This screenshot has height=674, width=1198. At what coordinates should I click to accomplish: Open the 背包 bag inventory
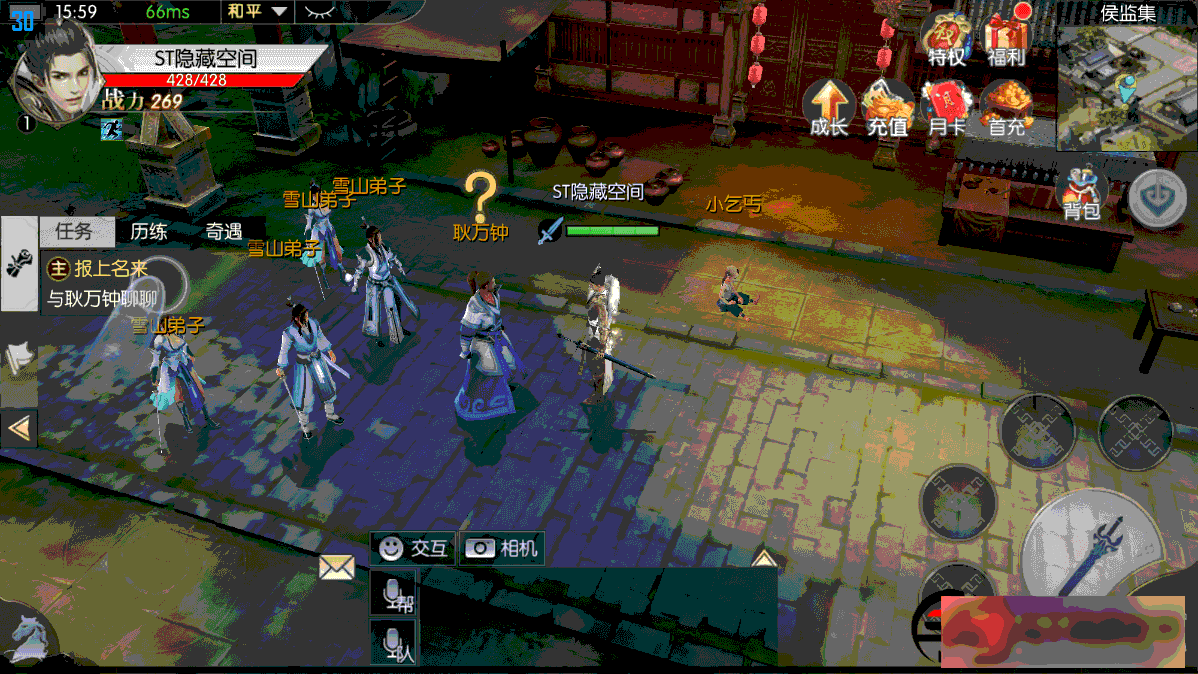click(x=1081, y=193)
